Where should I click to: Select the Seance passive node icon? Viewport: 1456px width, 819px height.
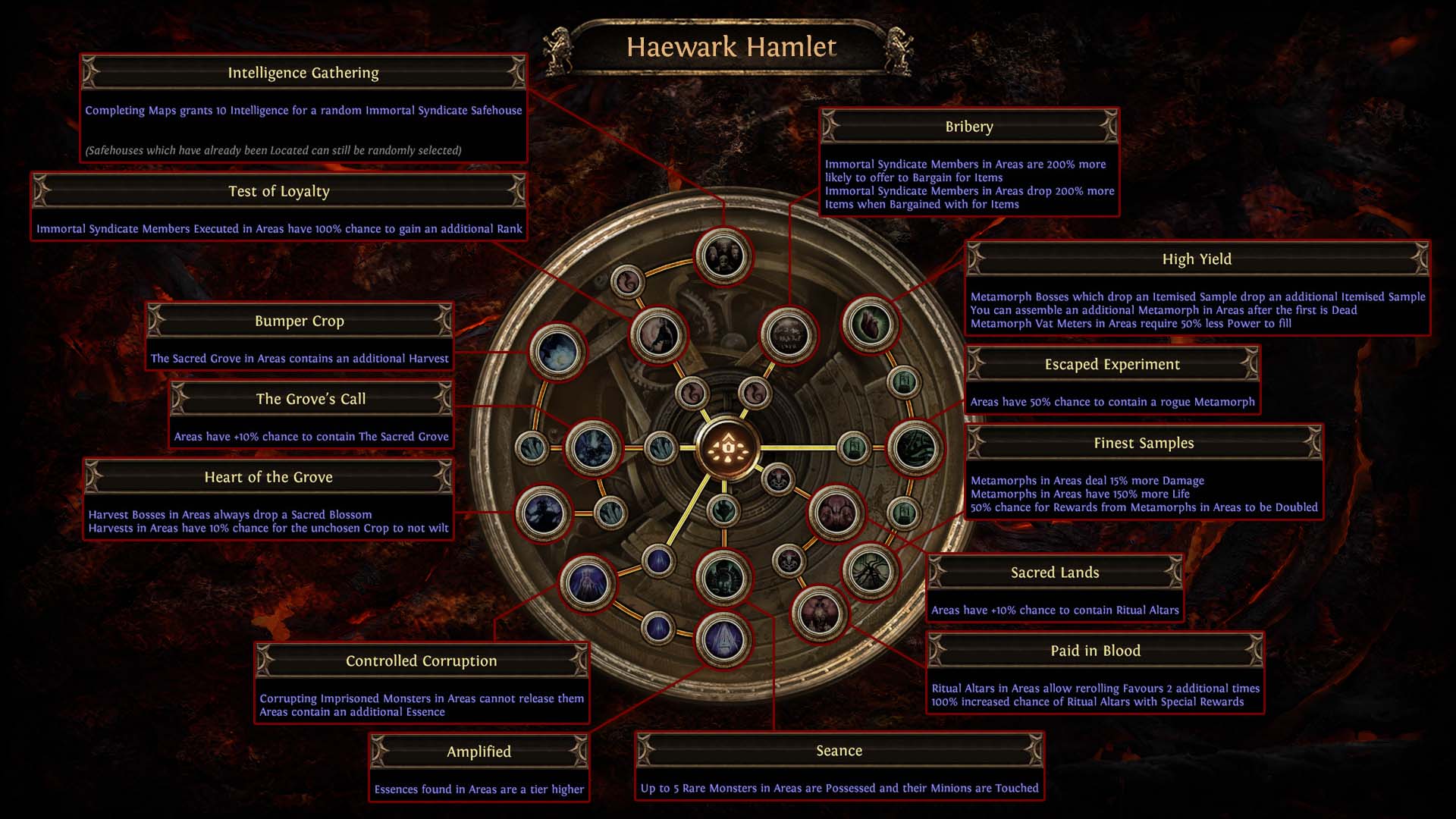click(x=723, y=578)
